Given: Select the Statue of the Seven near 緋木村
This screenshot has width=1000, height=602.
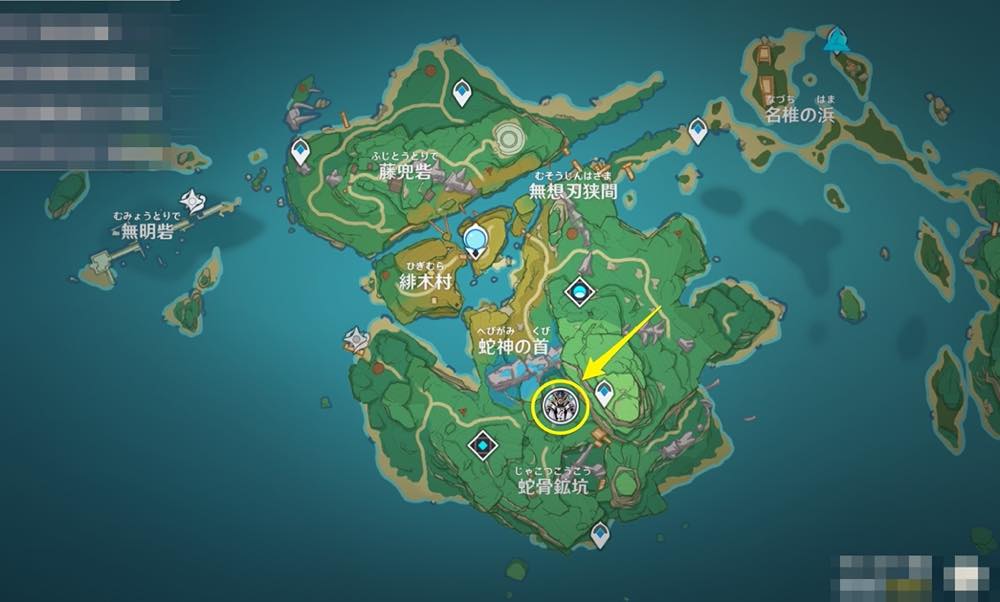Looking at the screenshot, I should pyautogui.click(x=476, y=240).
